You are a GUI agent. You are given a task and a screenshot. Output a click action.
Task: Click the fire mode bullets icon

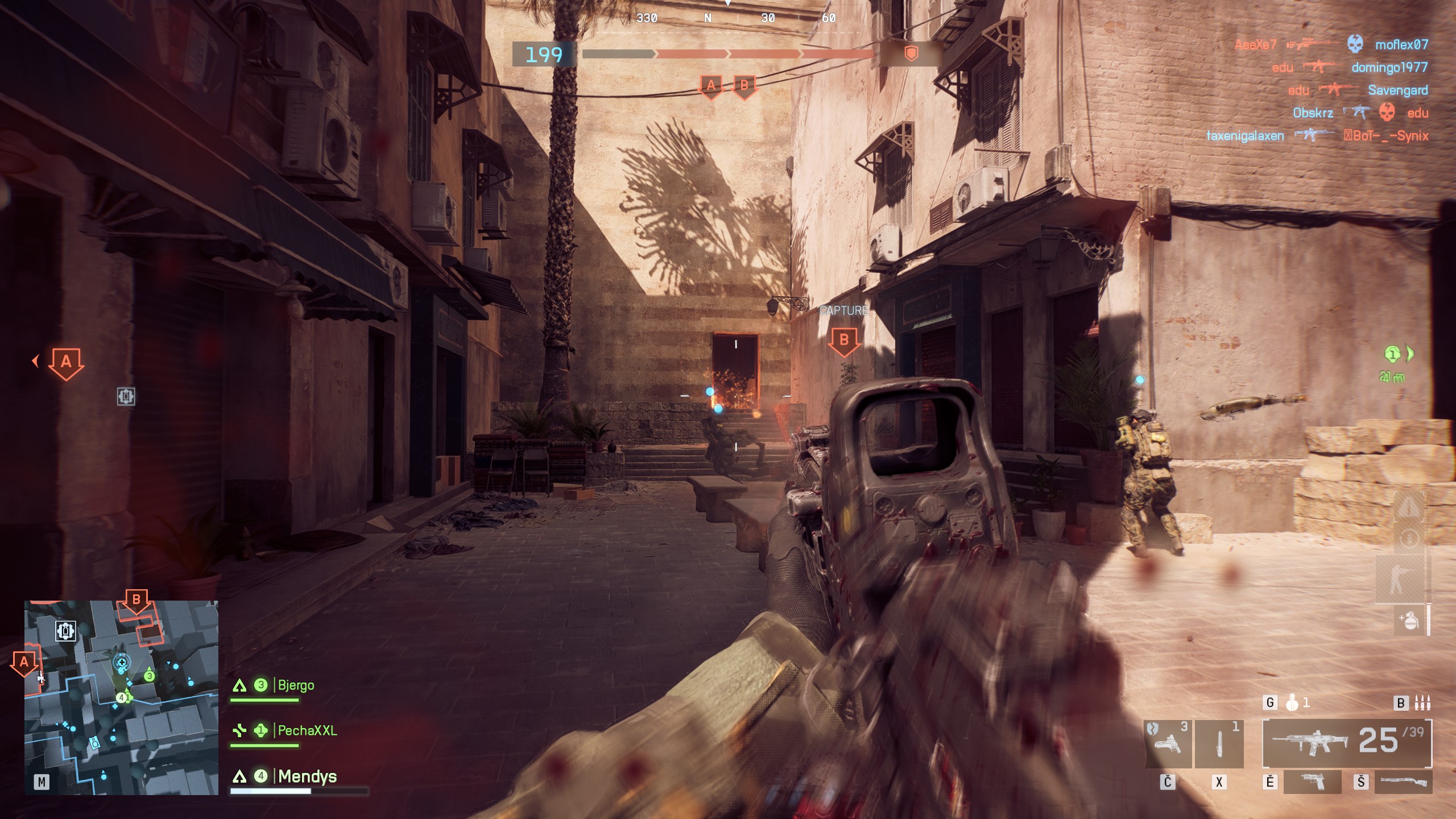click(x=1422, y=703)
